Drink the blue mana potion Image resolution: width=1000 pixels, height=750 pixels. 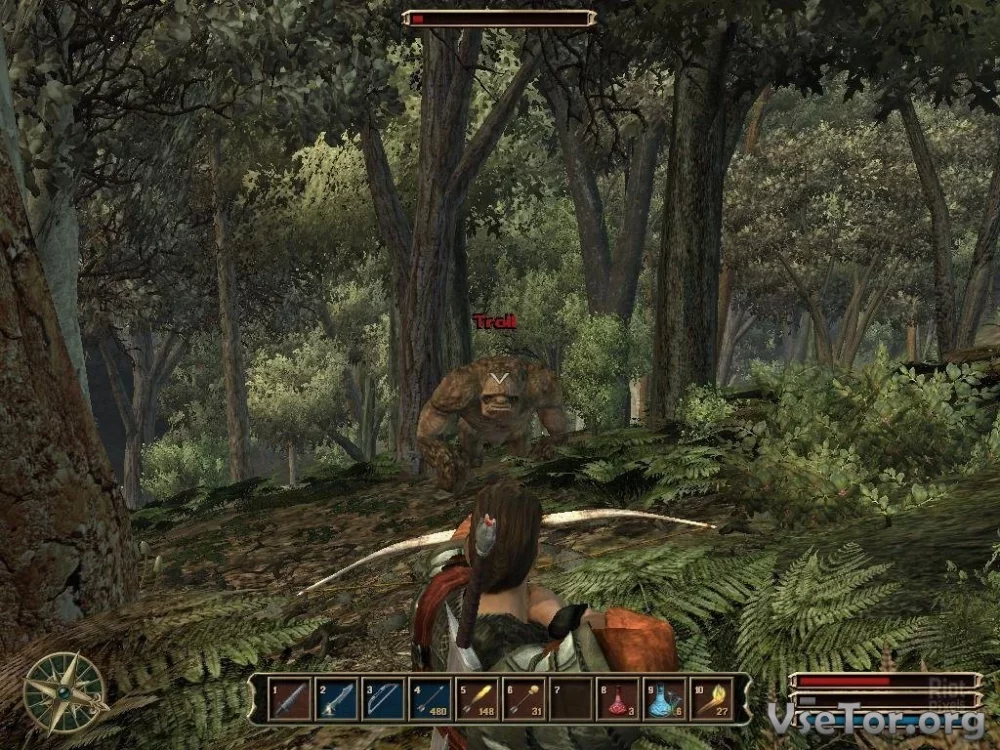click(x=664, y=699)
